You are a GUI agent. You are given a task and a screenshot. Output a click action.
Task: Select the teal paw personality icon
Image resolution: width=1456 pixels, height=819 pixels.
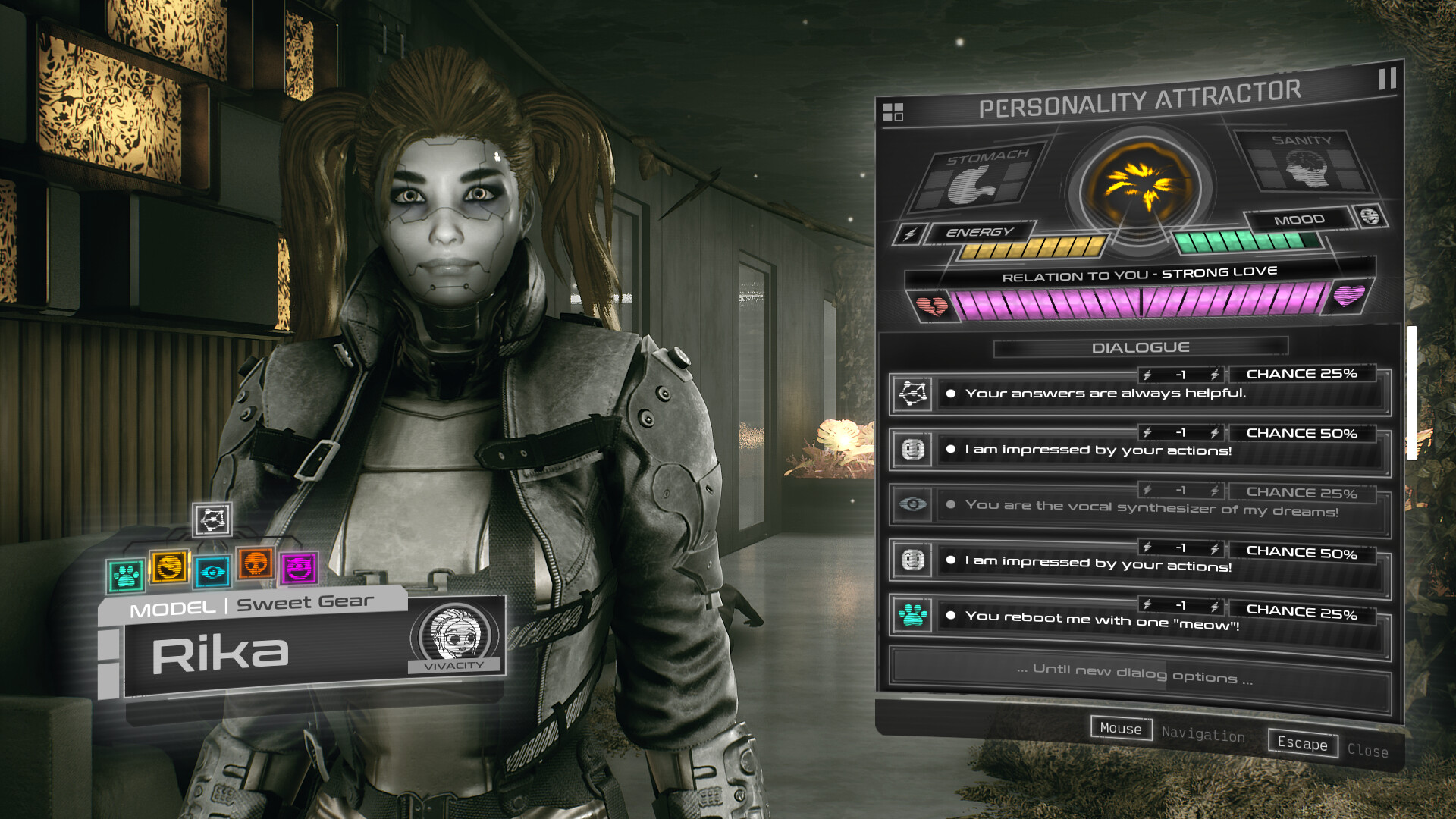point(127,574)
